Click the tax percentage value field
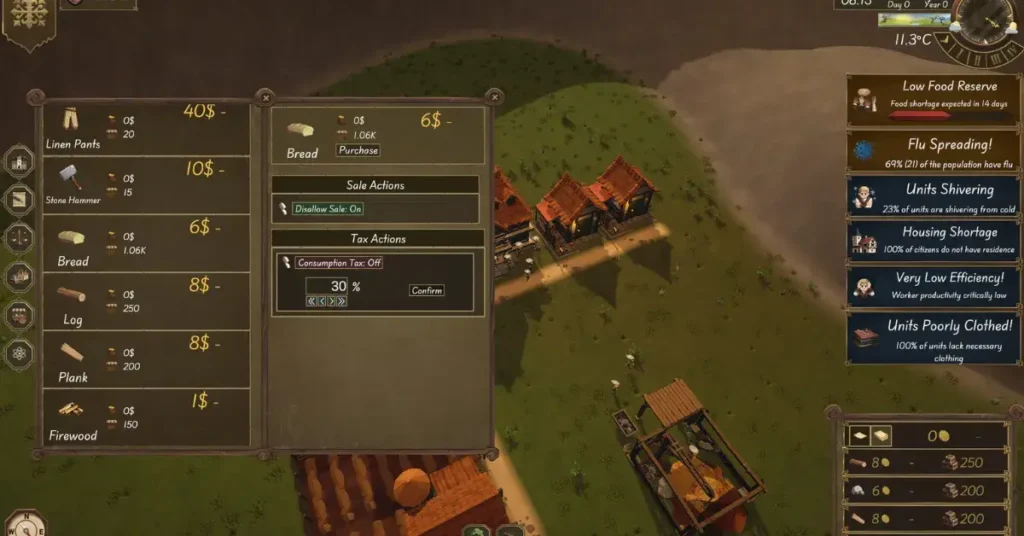1024x536 pixels. [x=326, y=286]
